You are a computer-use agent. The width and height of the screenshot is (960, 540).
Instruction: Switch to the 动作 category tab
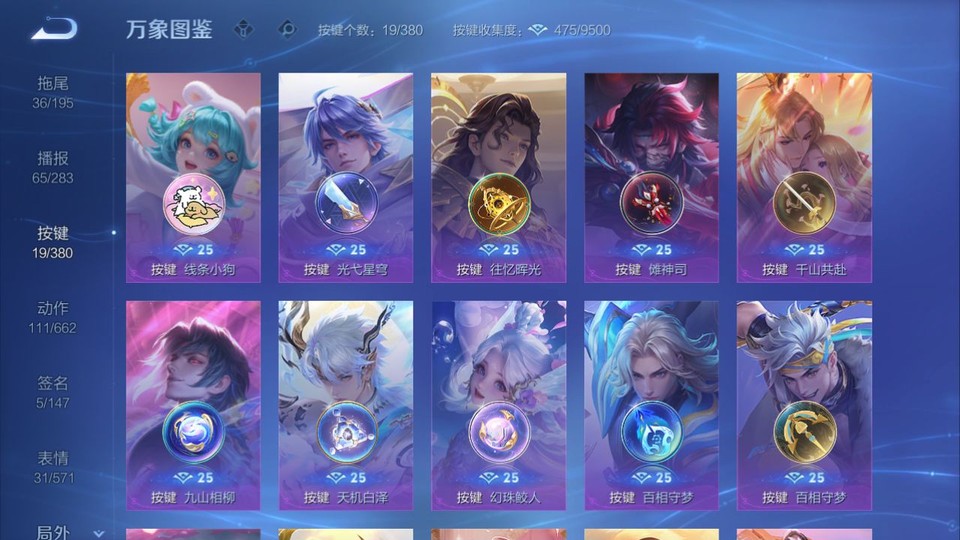point(53,316)
